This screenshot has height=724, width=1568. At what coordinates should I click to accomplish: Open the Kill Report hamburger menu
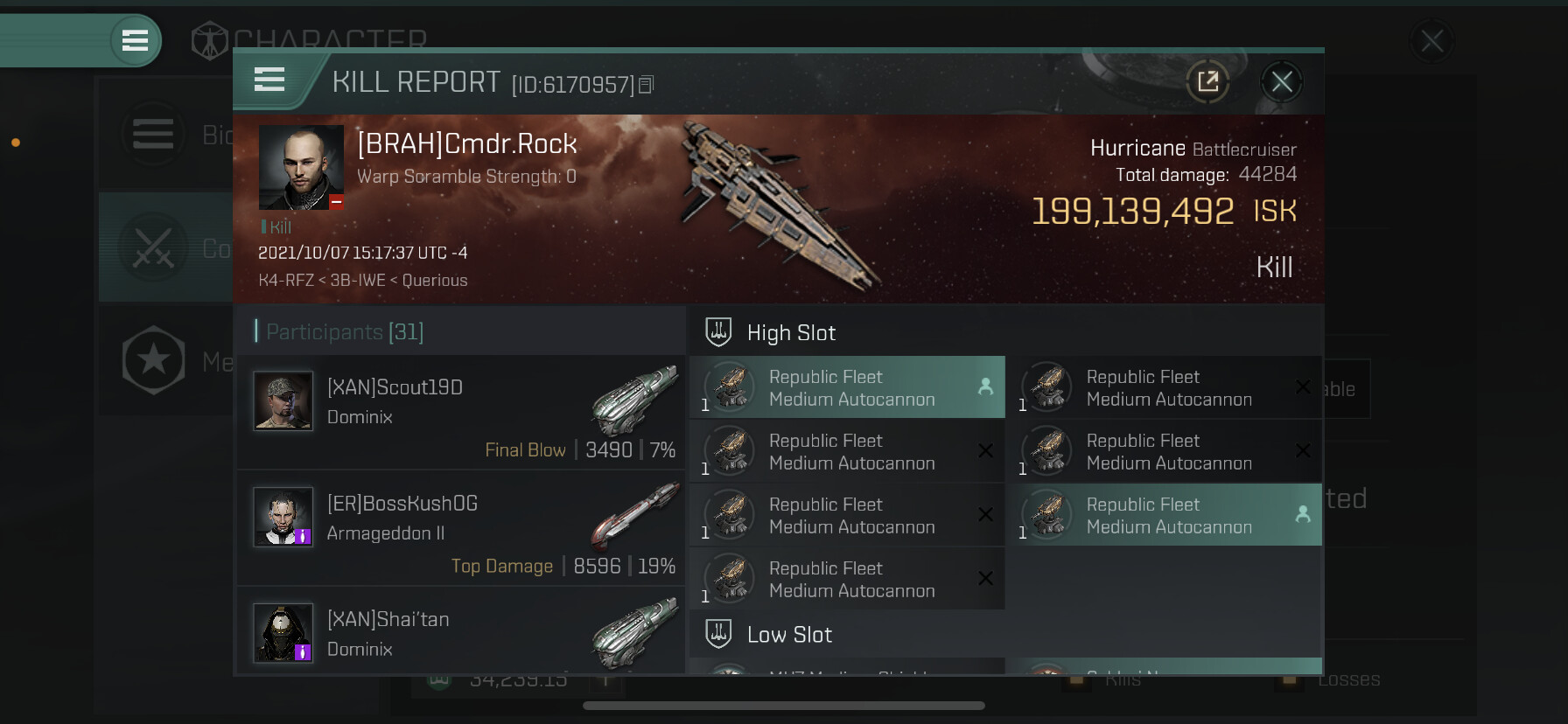(x=269, y=80)
